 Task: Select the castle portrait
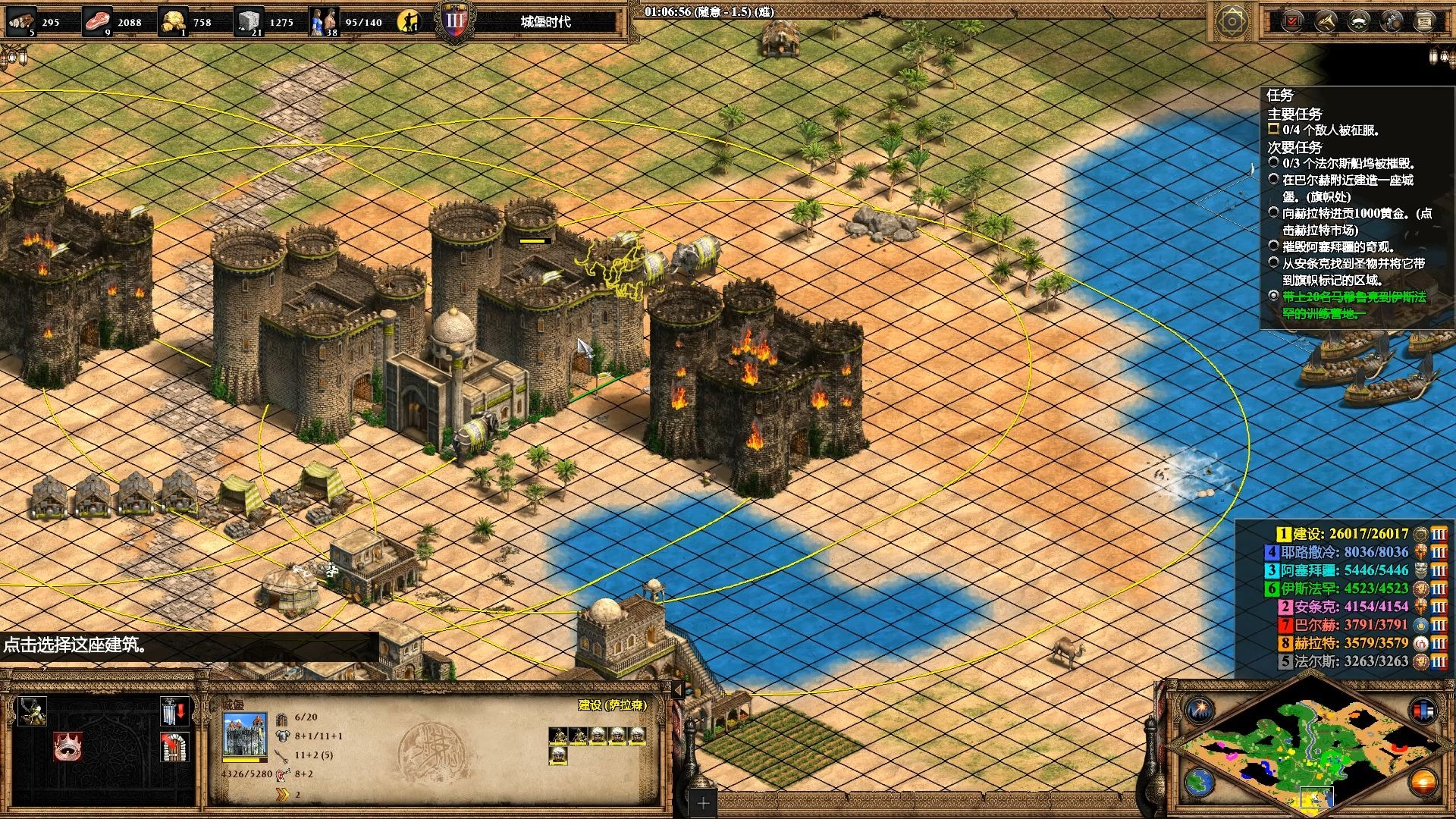pos(244,734)
